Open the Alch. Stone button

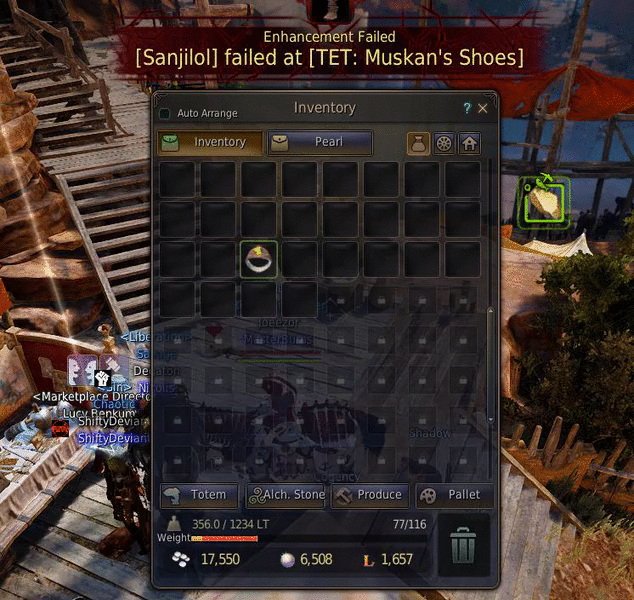(x=287, y=495)
